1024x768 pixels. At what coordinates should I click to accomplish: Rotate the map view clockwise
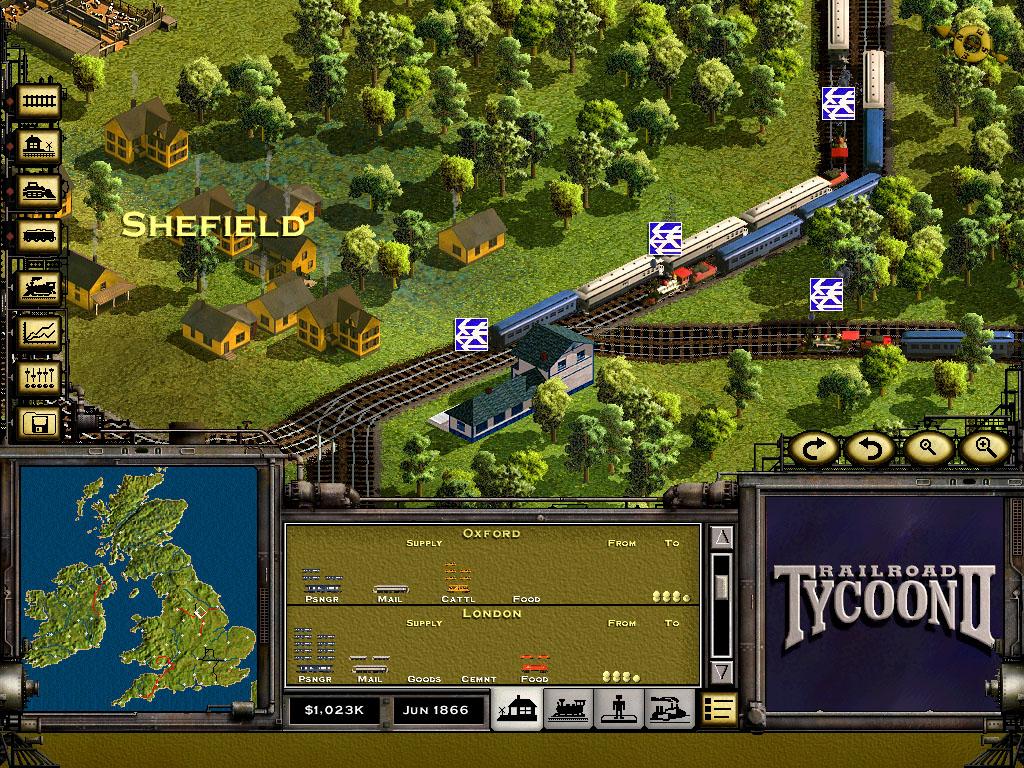811,449
